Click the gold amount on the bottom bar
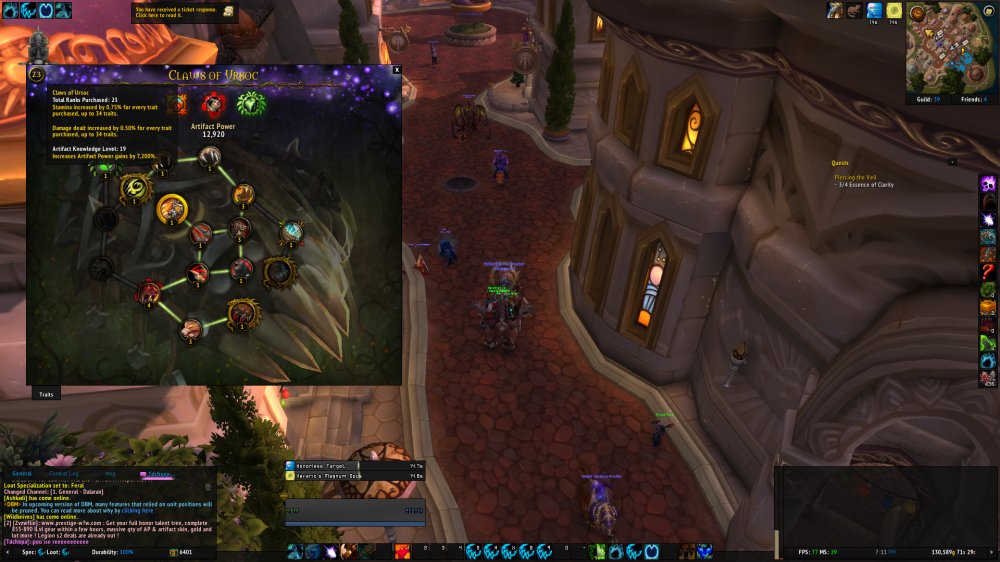Viewport: 1000px width, 562px height. pyautogui.click(x=182, y=552)
